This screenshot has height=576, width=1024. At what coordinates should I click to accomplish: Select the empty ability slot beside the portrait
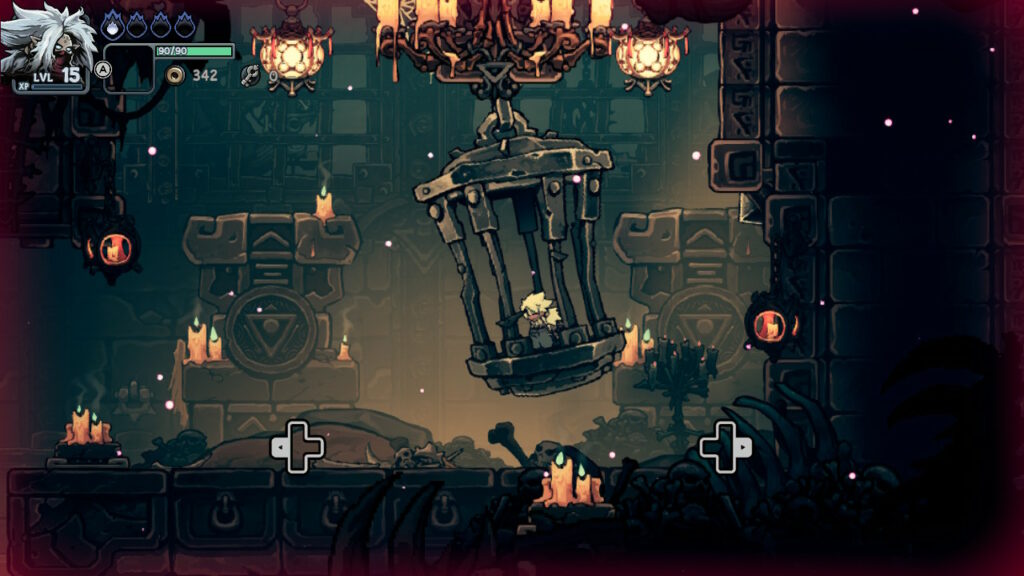129,68
